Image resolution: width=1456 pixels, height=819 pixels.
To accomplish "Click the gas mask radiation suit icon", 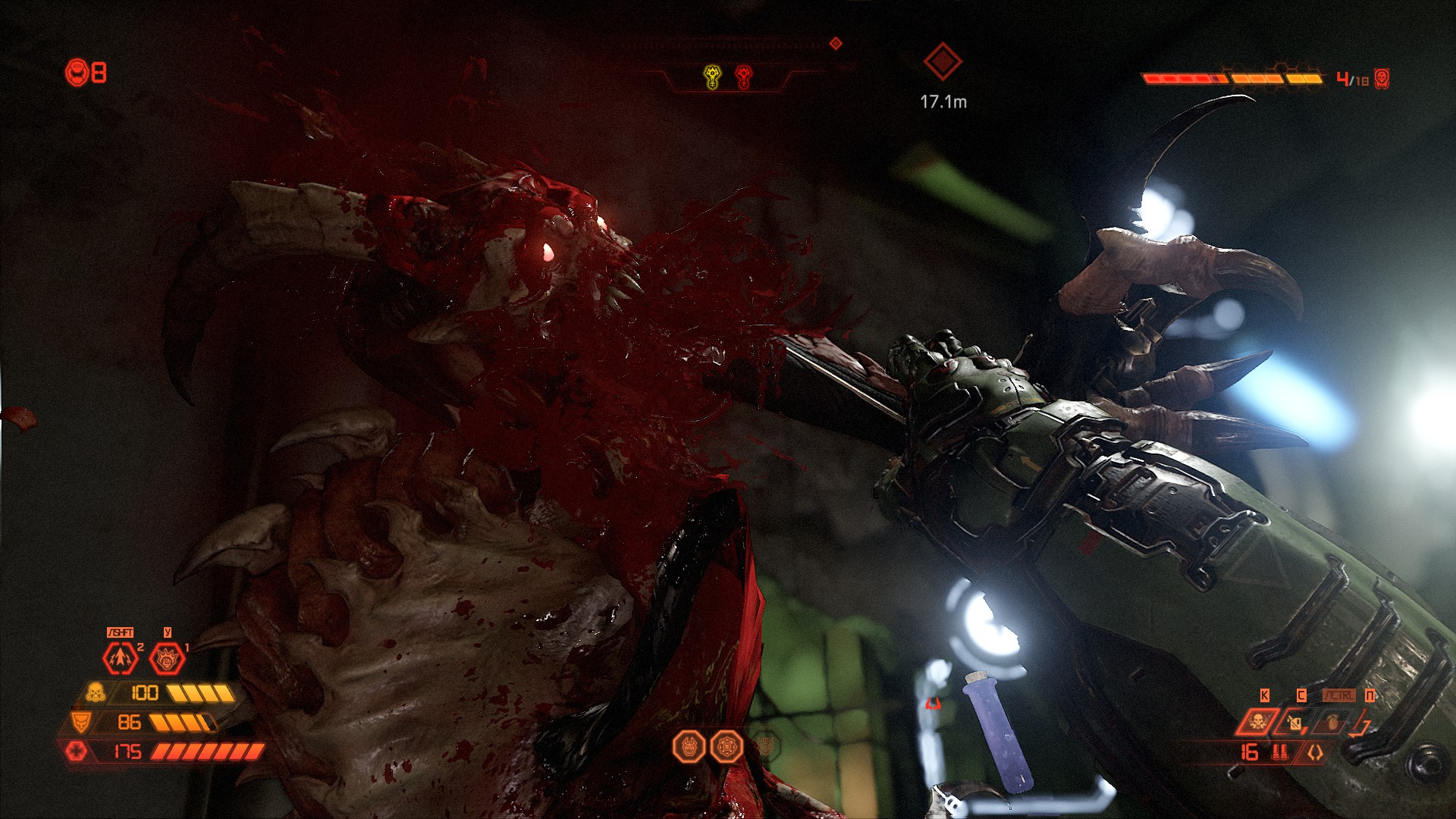I will 96,692.
